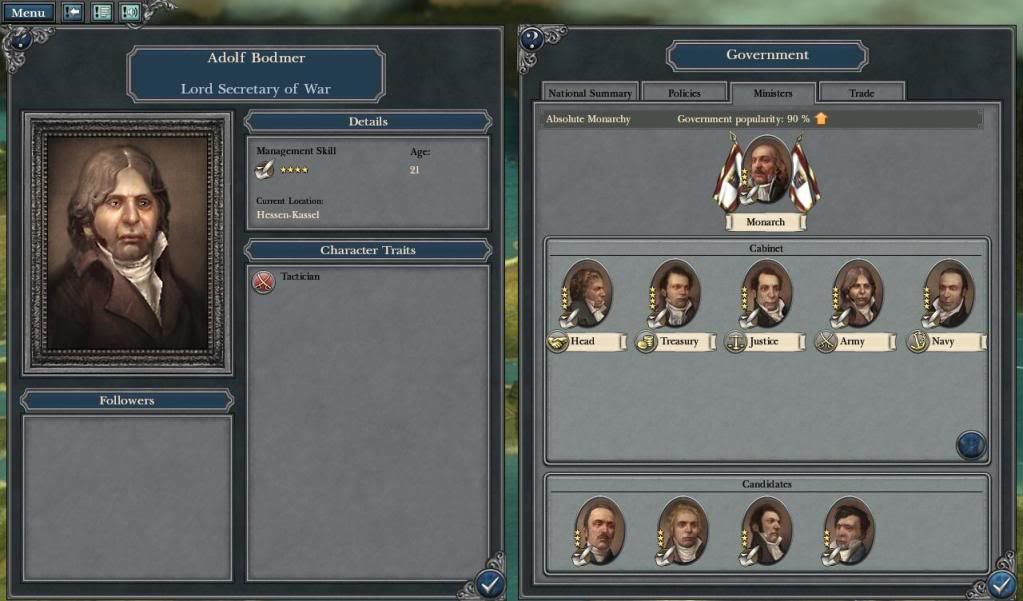Select the Army minister portrait
Viewport: 1023px width, 601px height.
[858, 293]
